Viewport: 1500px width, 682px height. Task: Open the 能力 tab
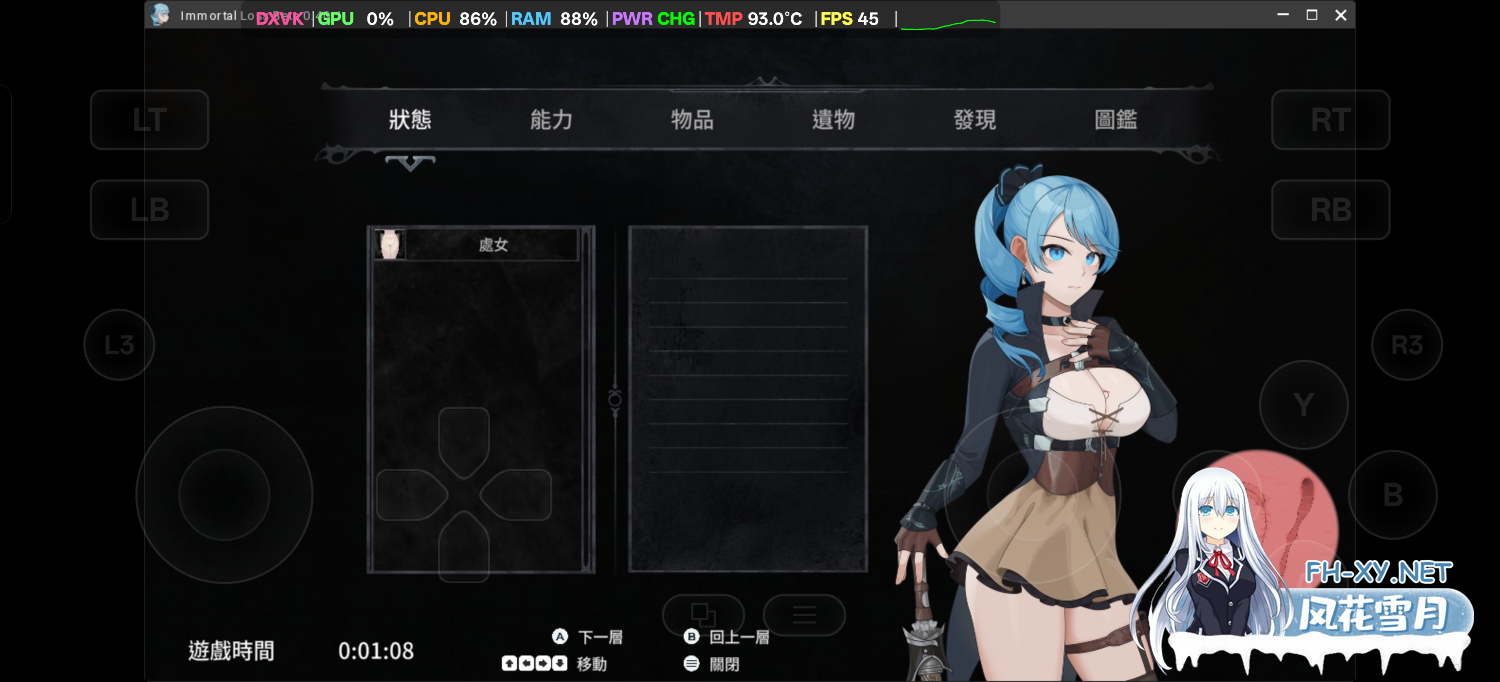click(551, 120)
